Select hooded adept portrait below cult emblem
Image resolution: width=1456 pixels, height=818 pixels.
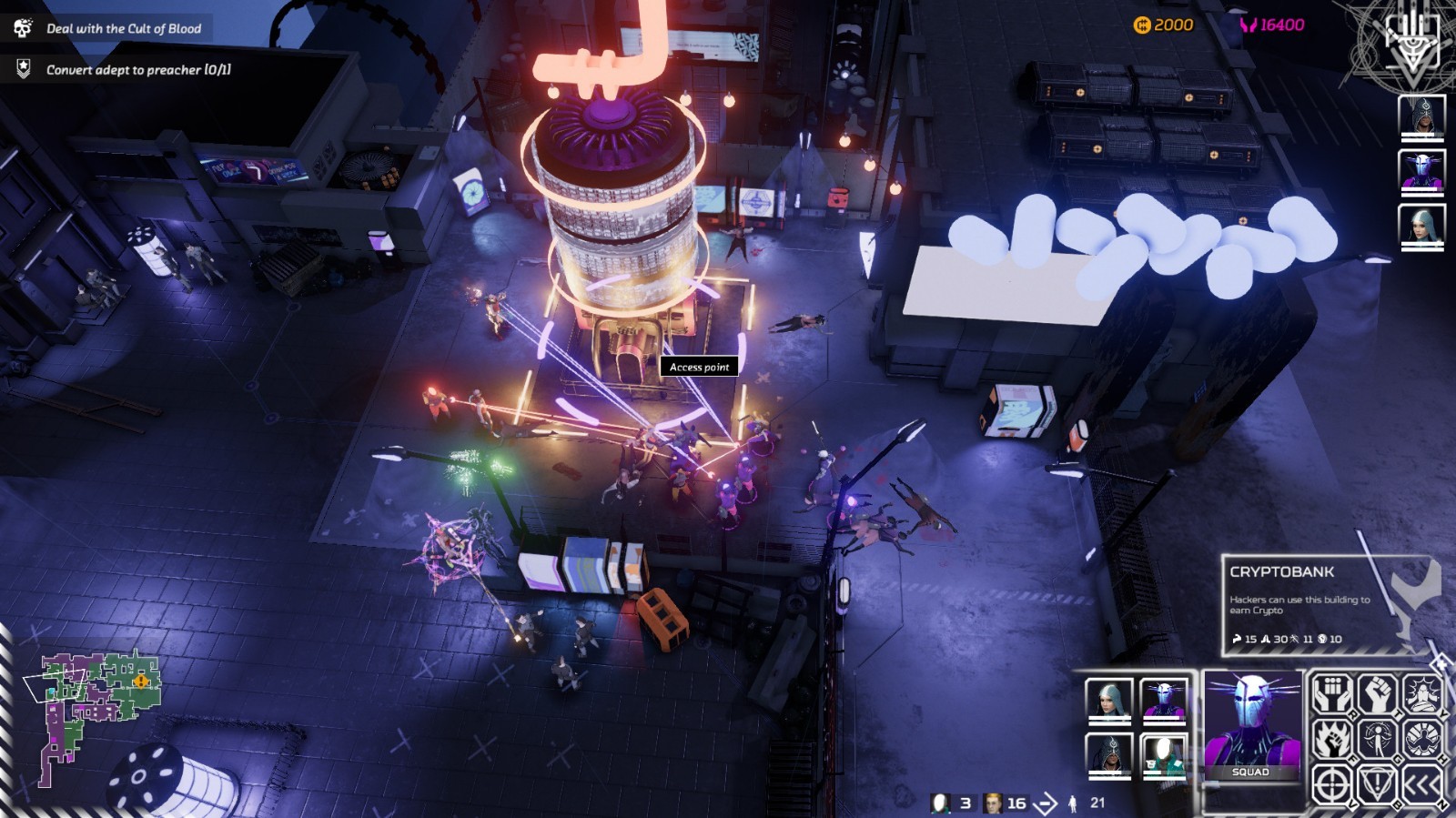[1421, 116]
